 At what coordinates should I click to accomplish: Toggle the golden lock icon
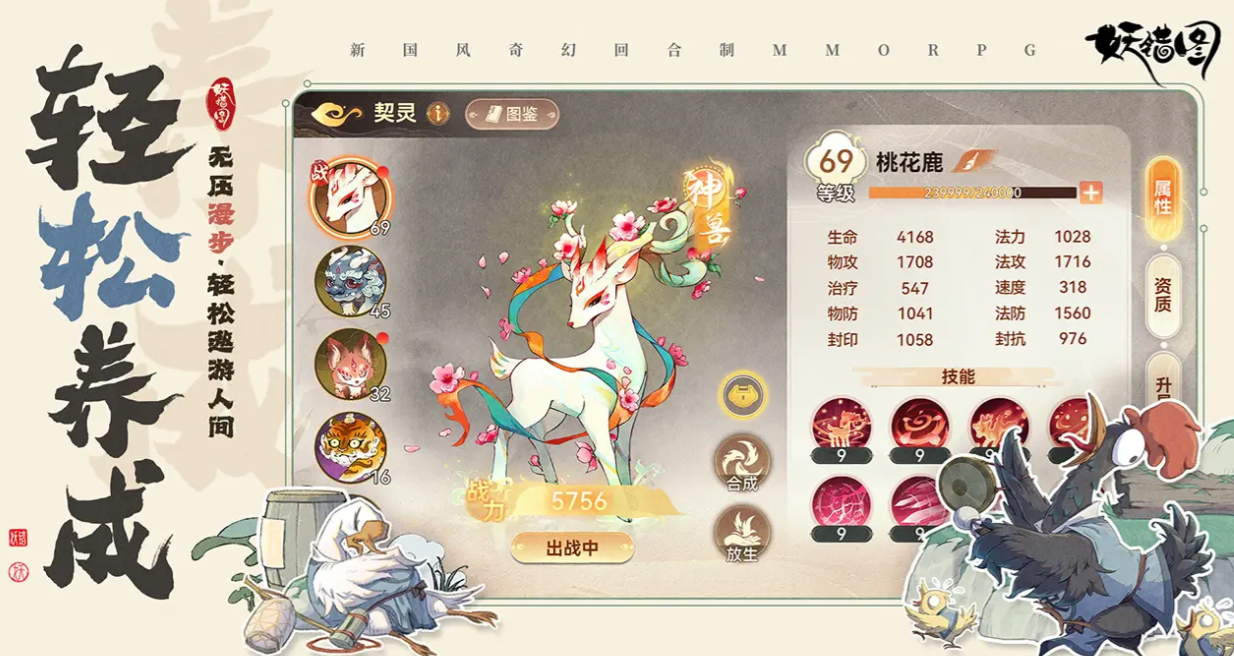pos(742,395)
